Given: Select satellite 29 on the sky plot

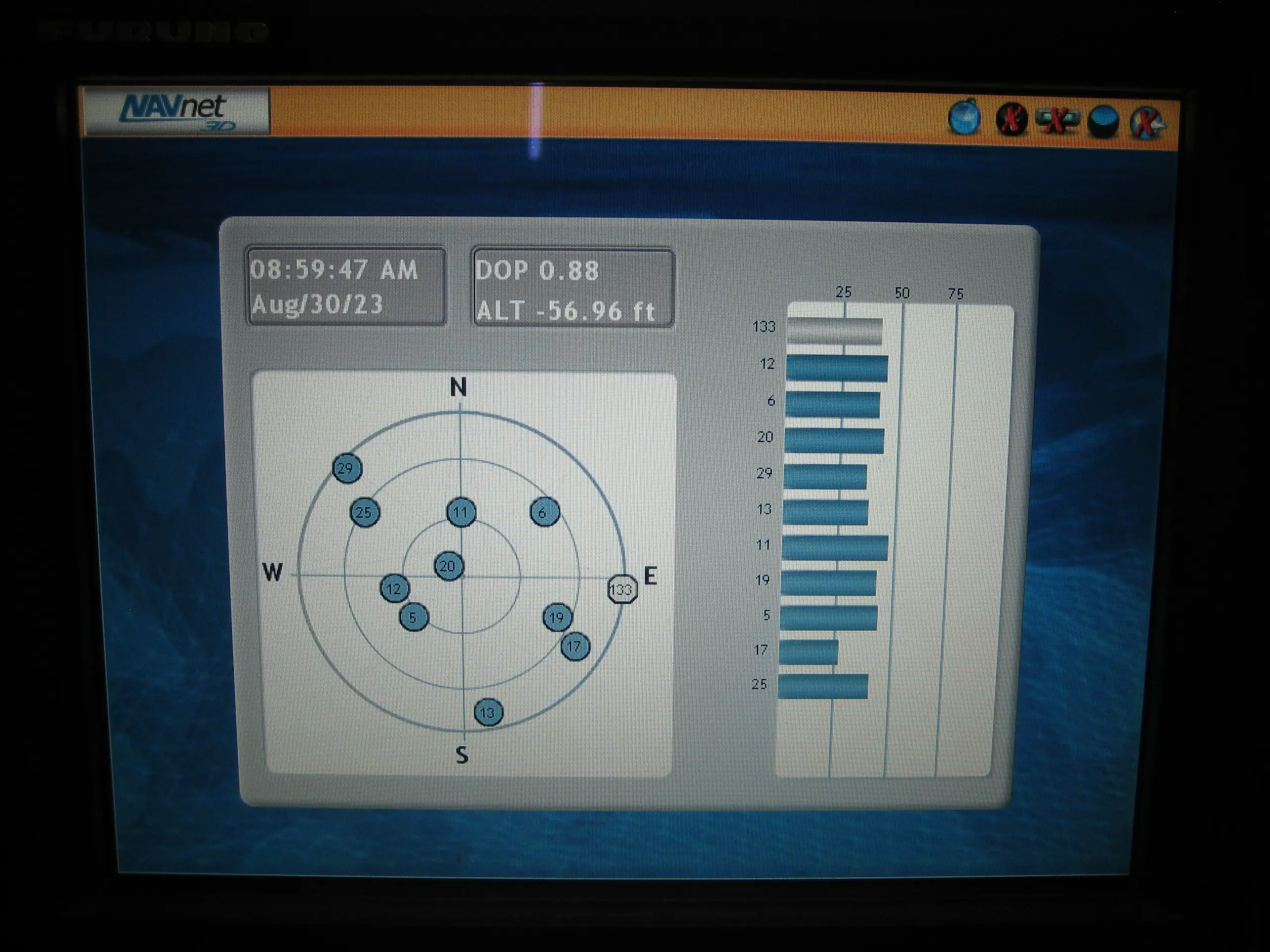Looking at the screenshot, I should (347, 468).
